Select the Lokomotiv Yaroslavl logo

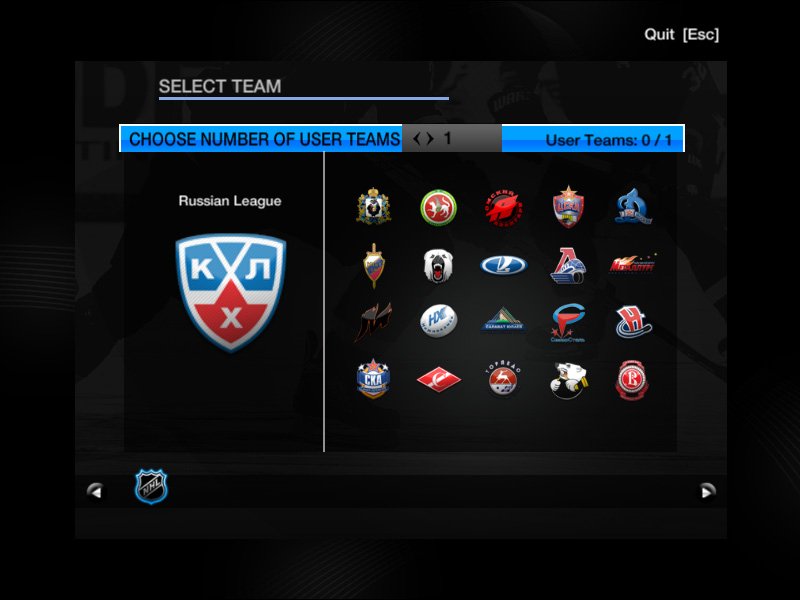click(x=567, y=266)
